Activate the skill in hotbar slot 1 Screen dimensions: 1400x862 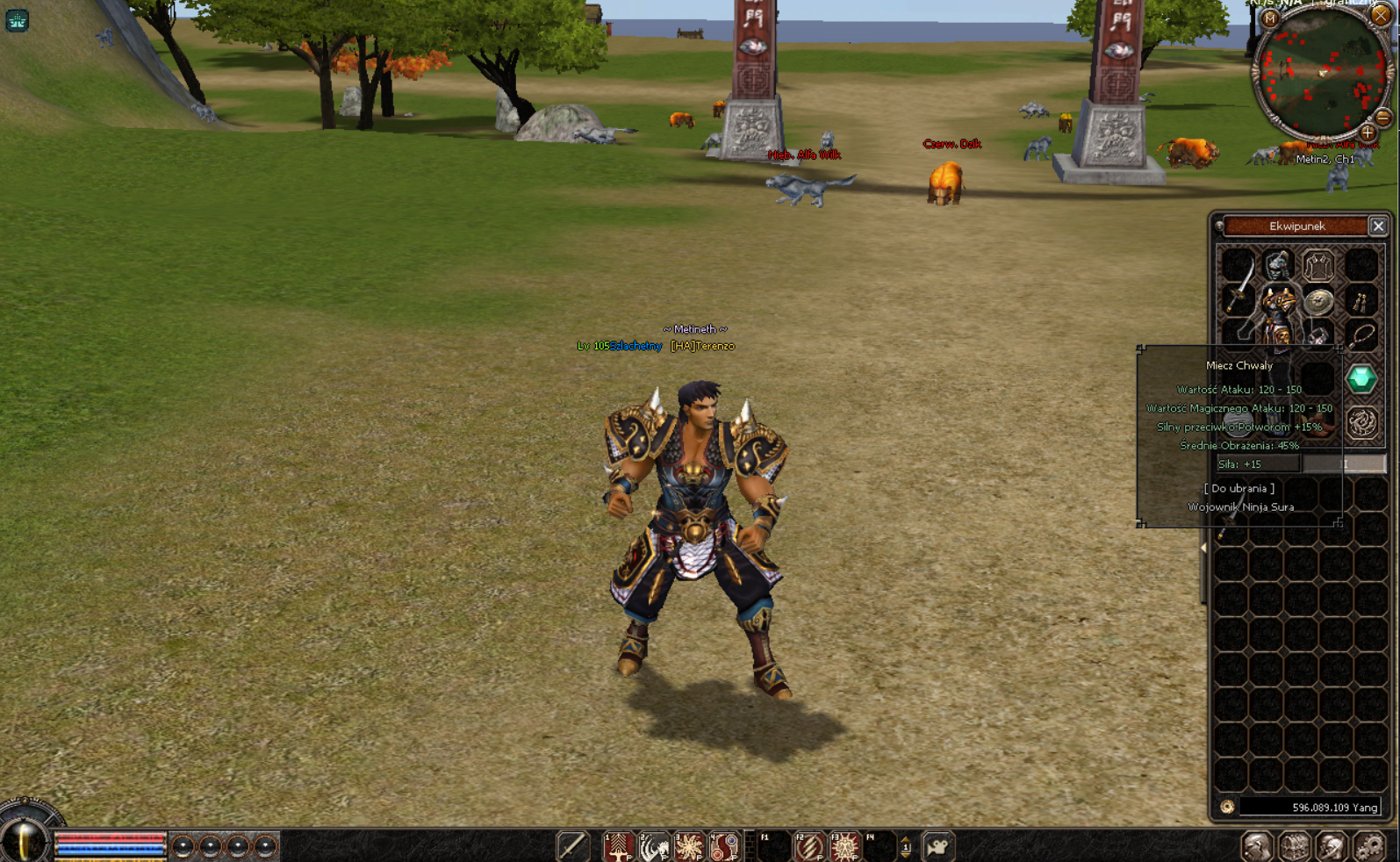[x=618, y=847]
